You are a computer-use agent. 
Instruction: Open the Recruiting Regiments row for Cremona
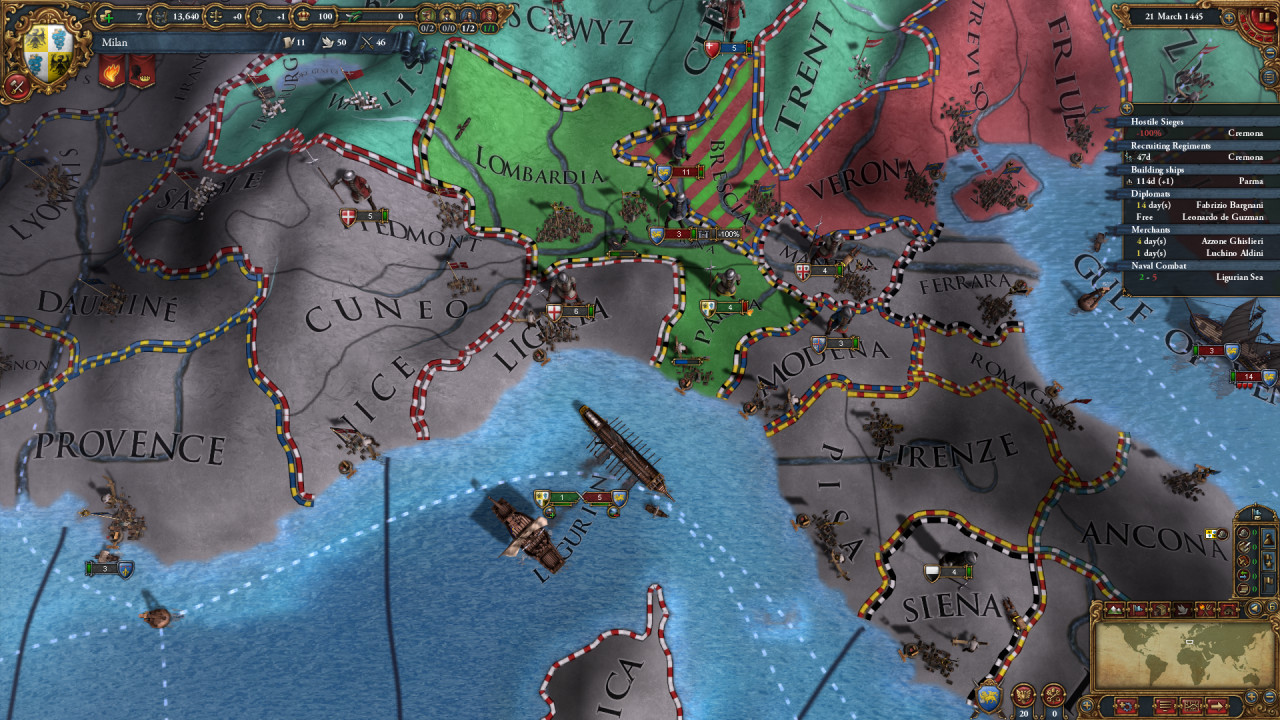pos(1197,157)
